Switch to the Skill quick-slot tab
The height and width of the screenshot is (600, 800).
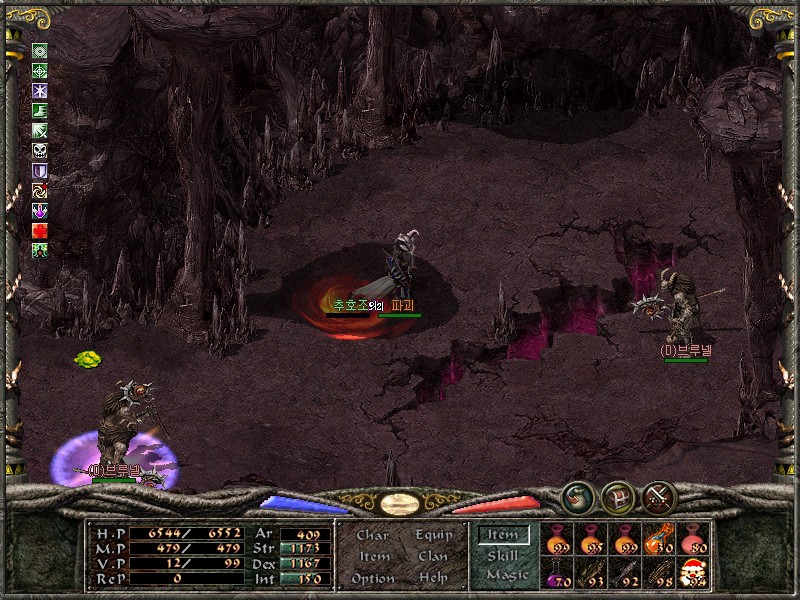[503, 556]
